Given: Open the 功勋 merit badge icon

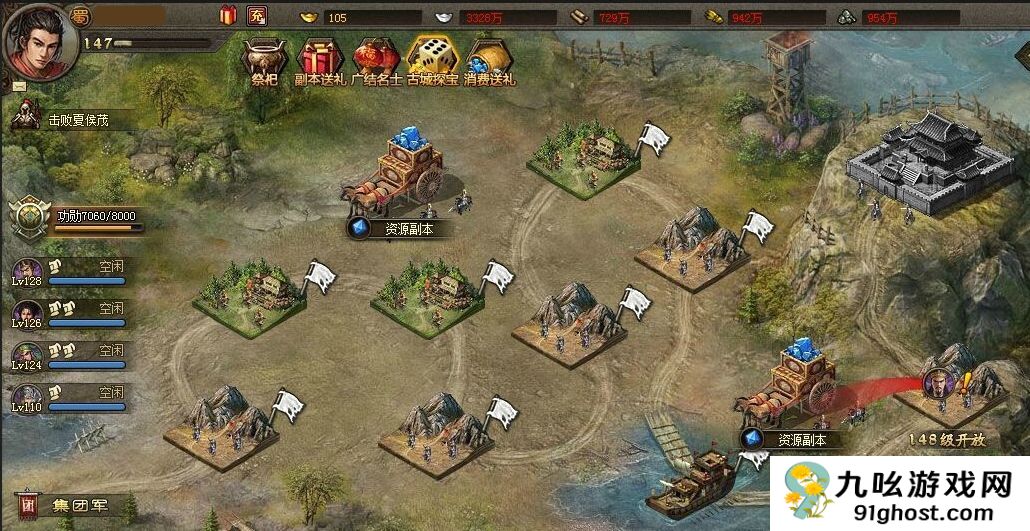Looking at the screenshot, I should (x=29, y=216).
